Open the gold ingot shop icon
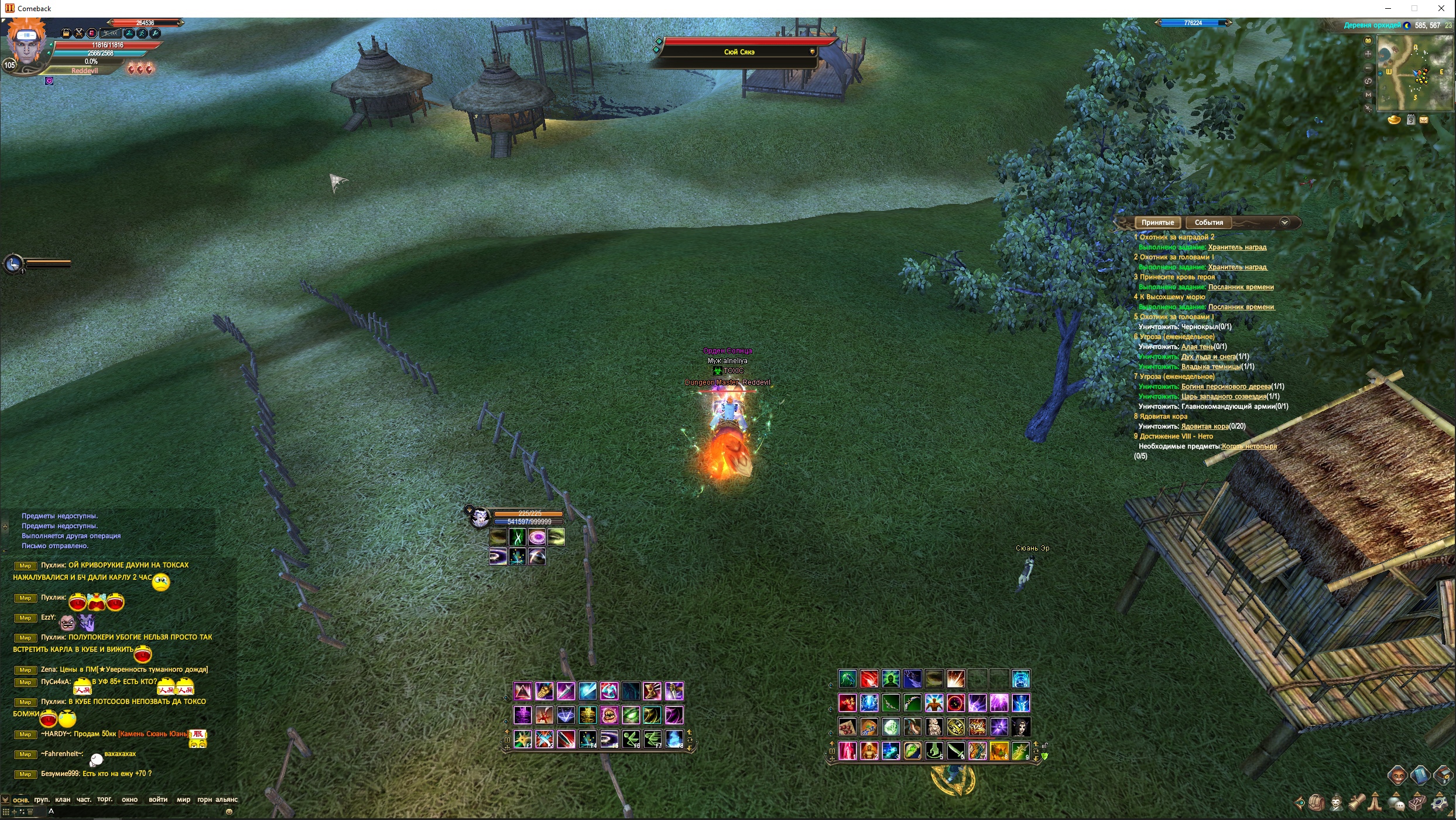The width and height of the screenshot is (1456, 820). pos(1395,120)
